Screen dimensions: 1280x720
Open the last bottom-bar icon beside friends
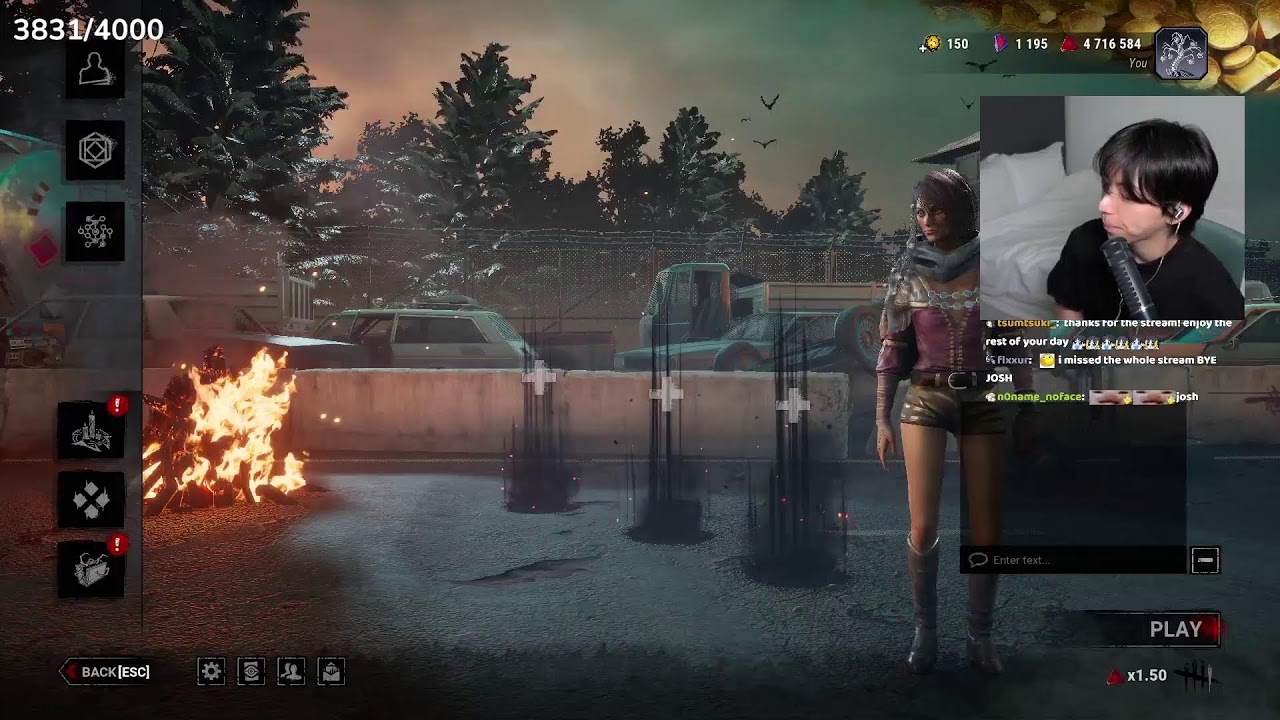(x=331, y=672)
